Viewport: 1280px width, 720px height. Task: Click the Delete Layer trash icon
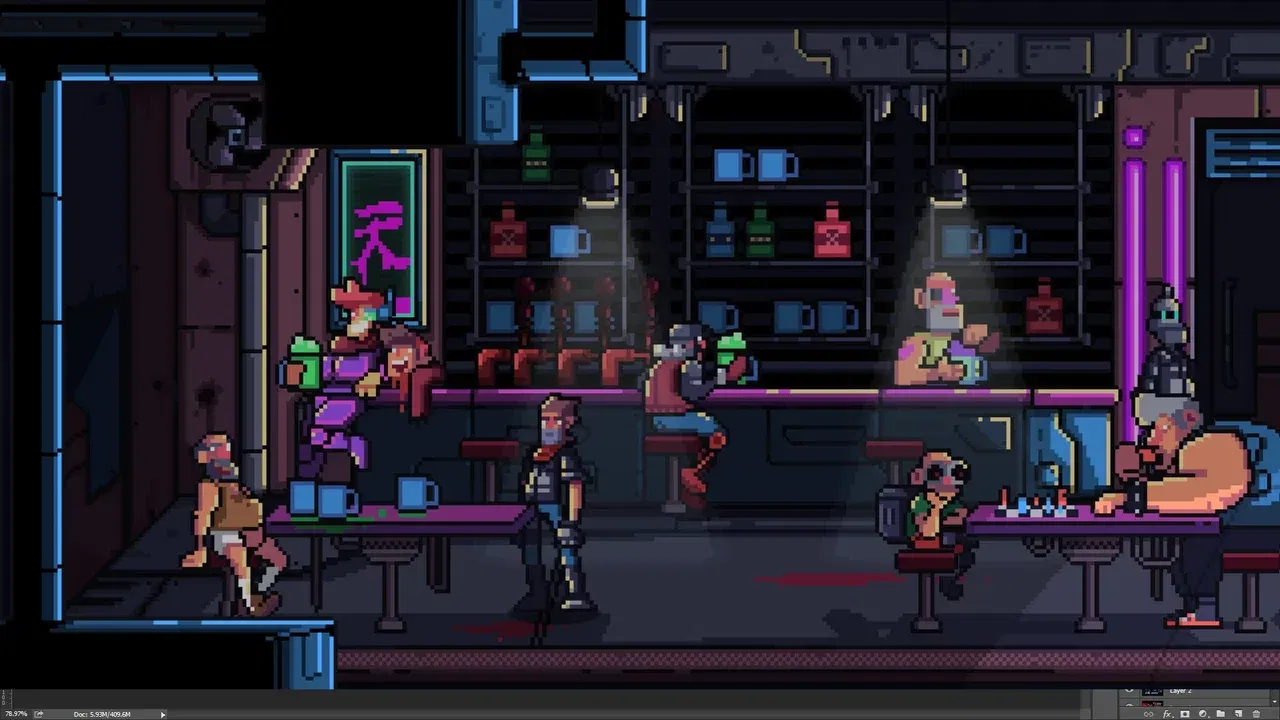1256,714
